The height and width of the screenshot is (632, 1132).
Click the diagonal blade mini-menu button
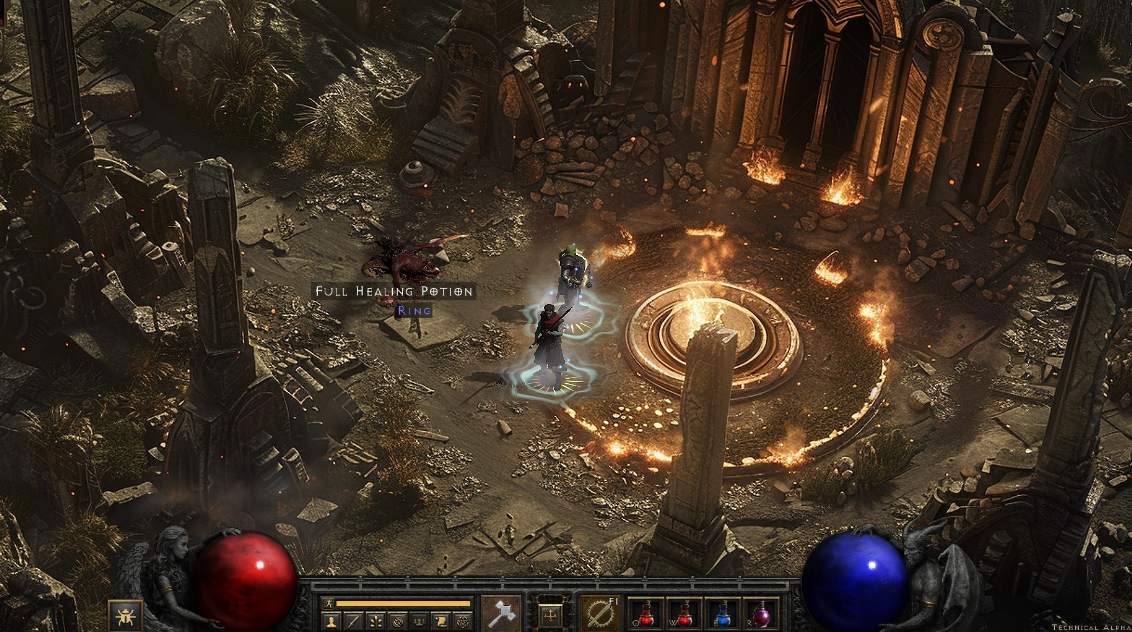354,621
